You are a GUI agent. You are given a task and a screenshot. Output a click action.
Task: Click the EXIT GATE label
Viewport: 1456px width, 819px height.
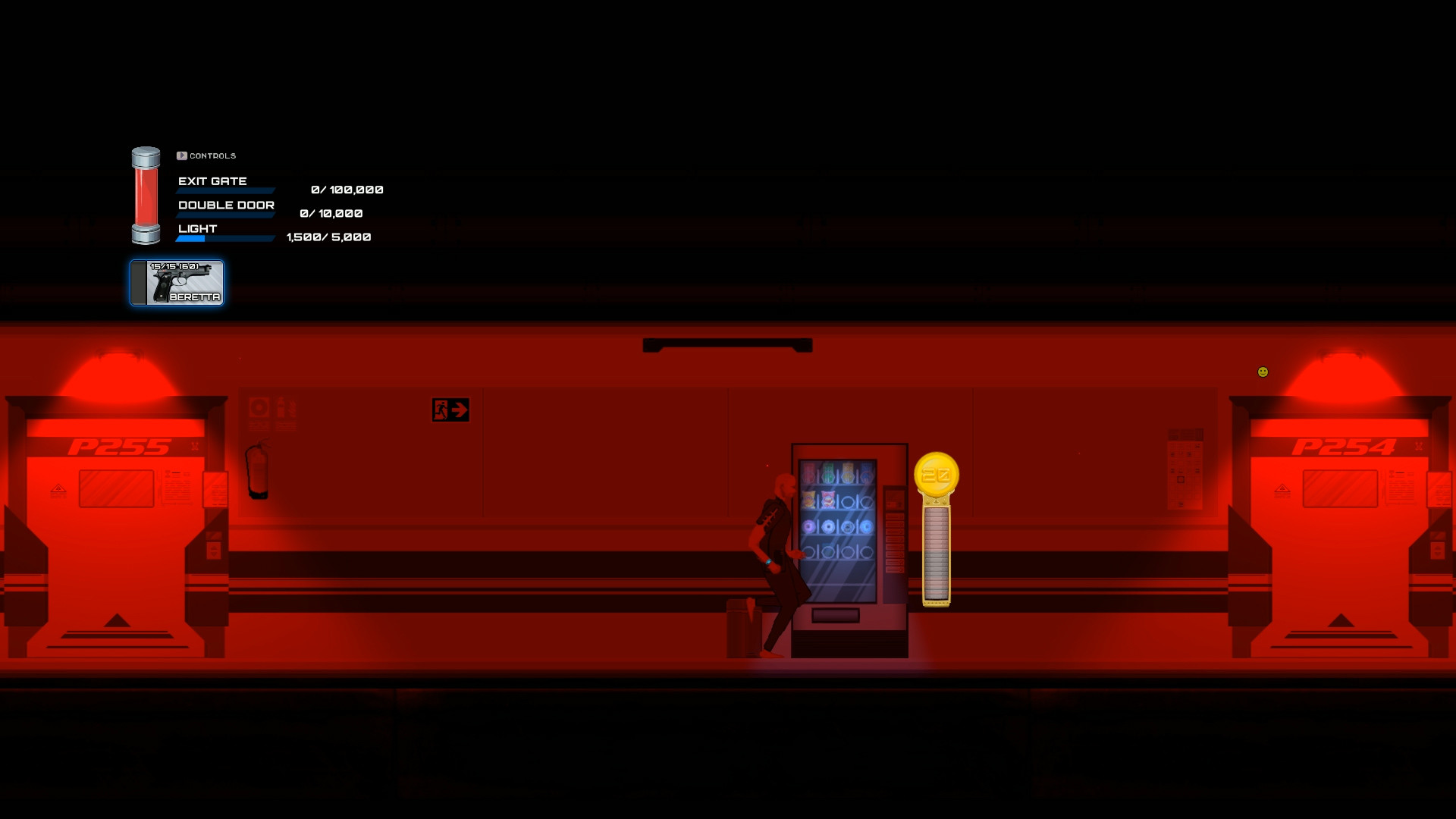[212, 180]
